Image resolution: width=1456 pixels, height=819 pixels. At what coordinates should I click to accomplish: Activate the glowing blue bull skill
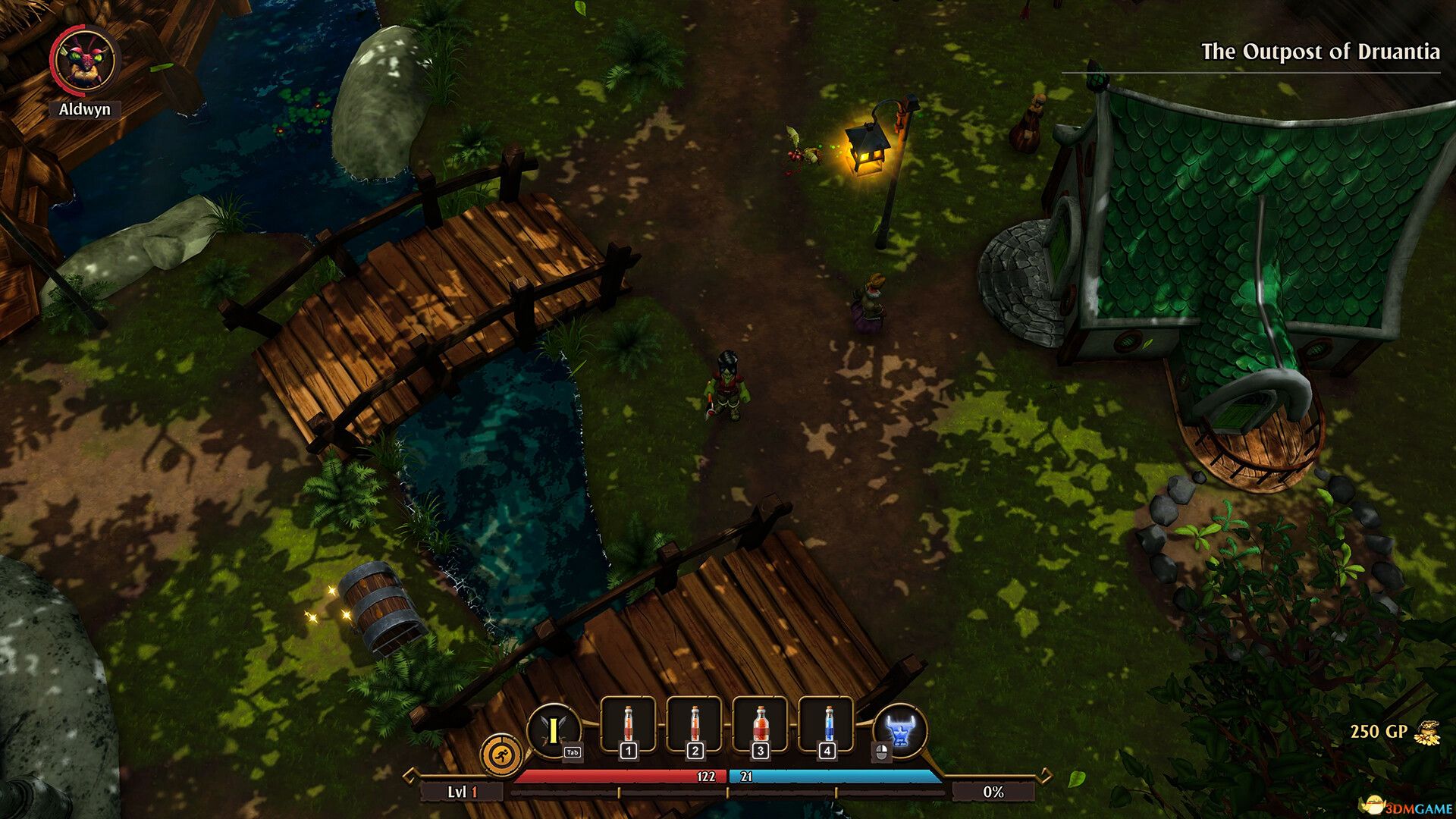pyautogui.click(x=900, y=731)
